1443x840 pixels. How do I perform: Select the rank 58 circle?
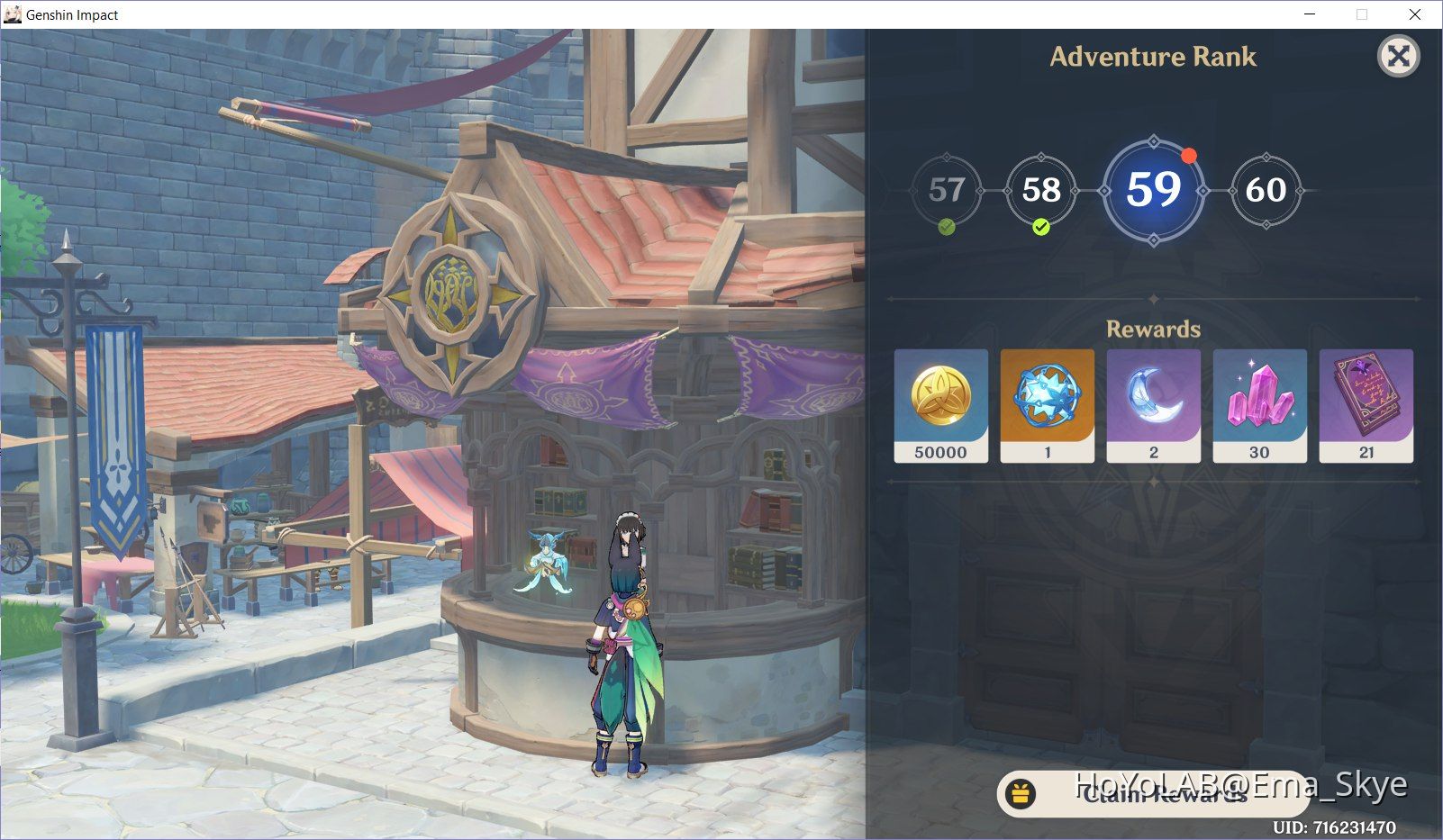(x=1040, y=191)
